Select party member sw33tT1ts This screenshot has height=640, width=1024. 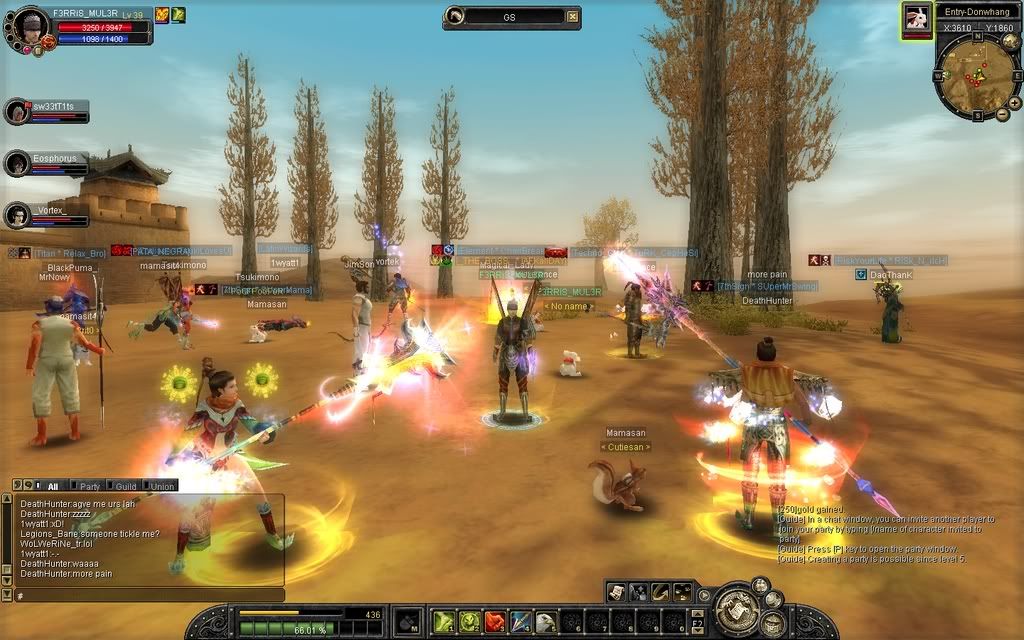pos(18,111)
